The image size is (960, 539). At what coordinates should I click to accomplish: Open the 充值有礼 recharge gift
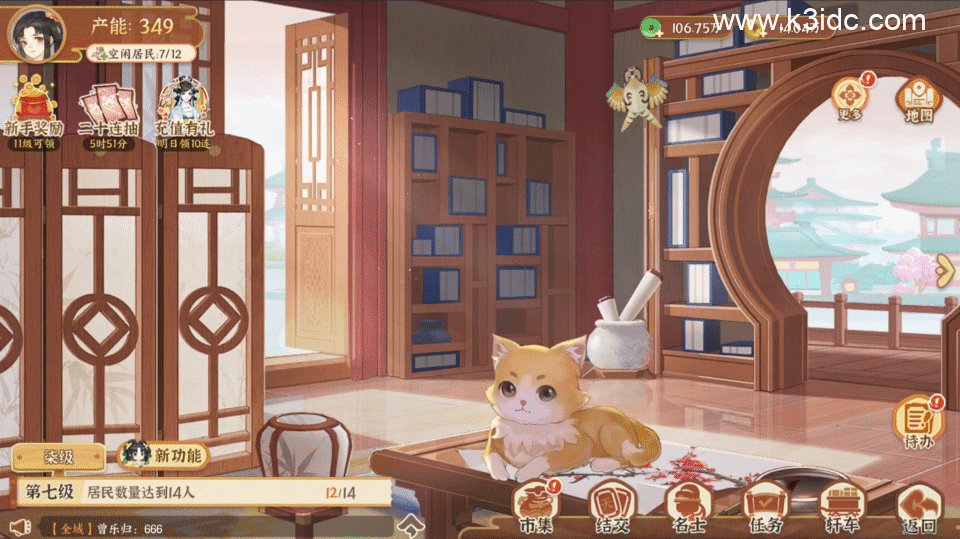point(182,113)
